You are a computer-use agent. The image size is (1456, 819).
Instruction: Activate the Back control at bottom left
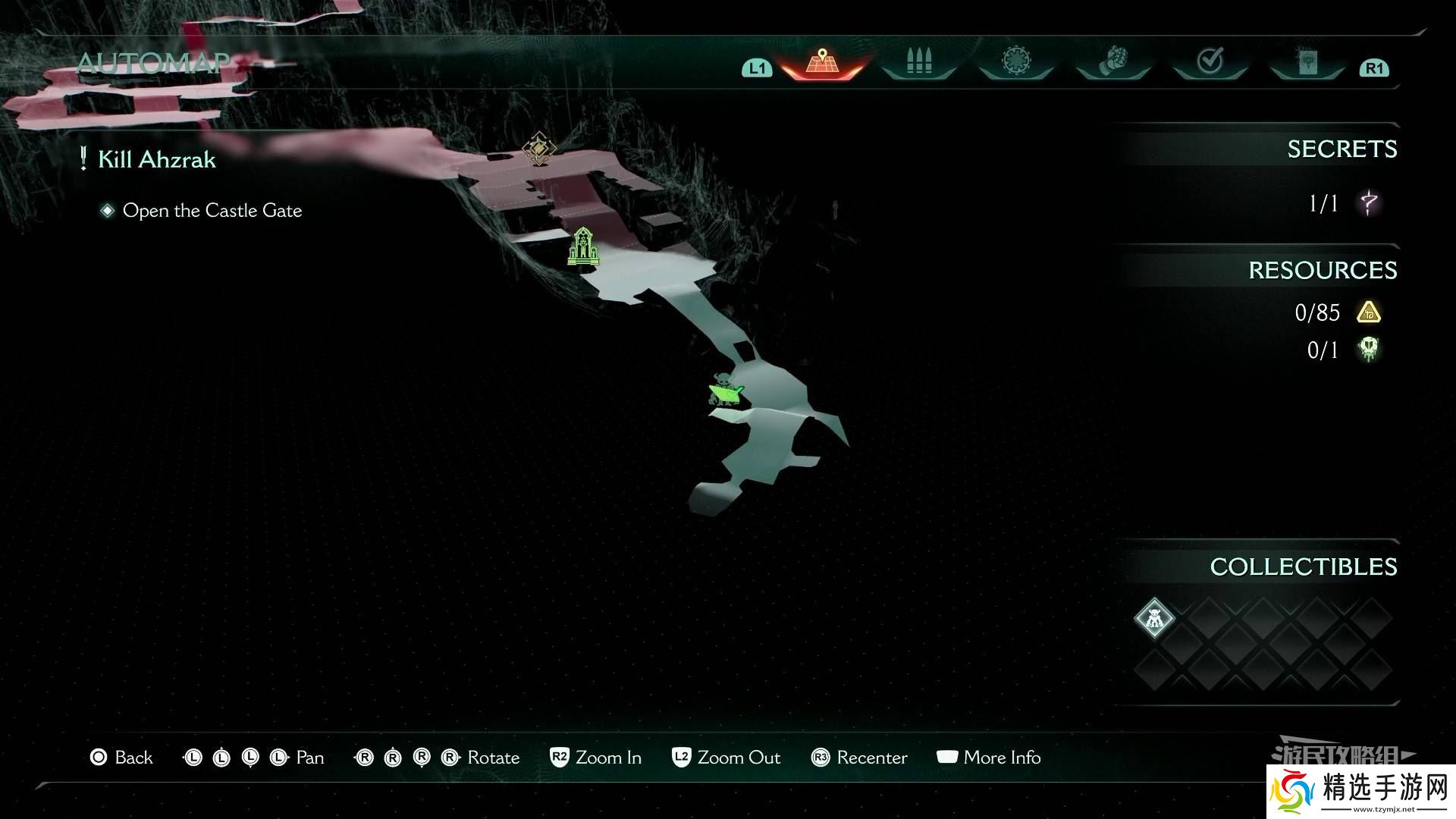121,757
